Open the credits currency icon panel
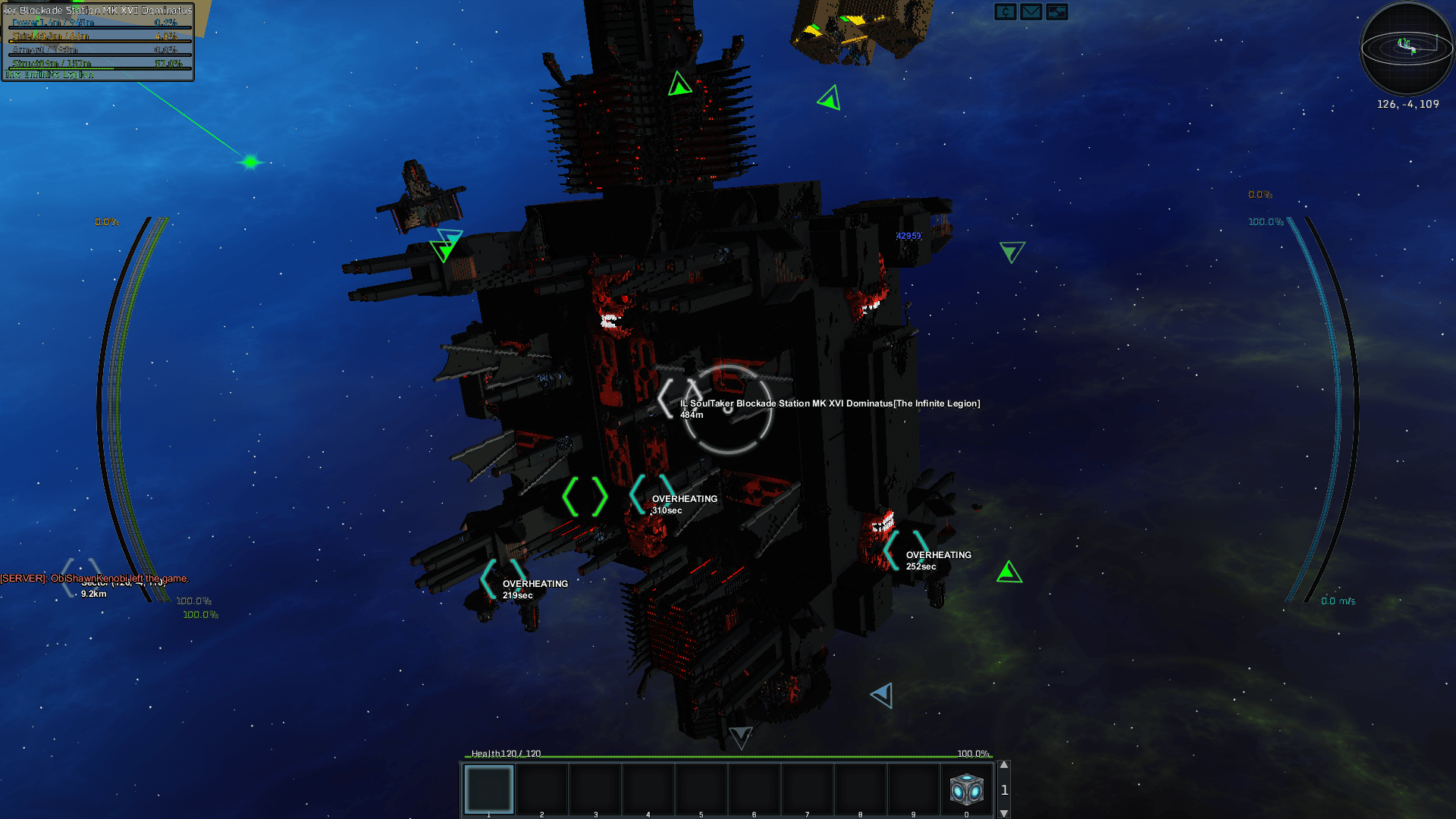The height and width of the screenshot is (819, 1456). 1006,12
